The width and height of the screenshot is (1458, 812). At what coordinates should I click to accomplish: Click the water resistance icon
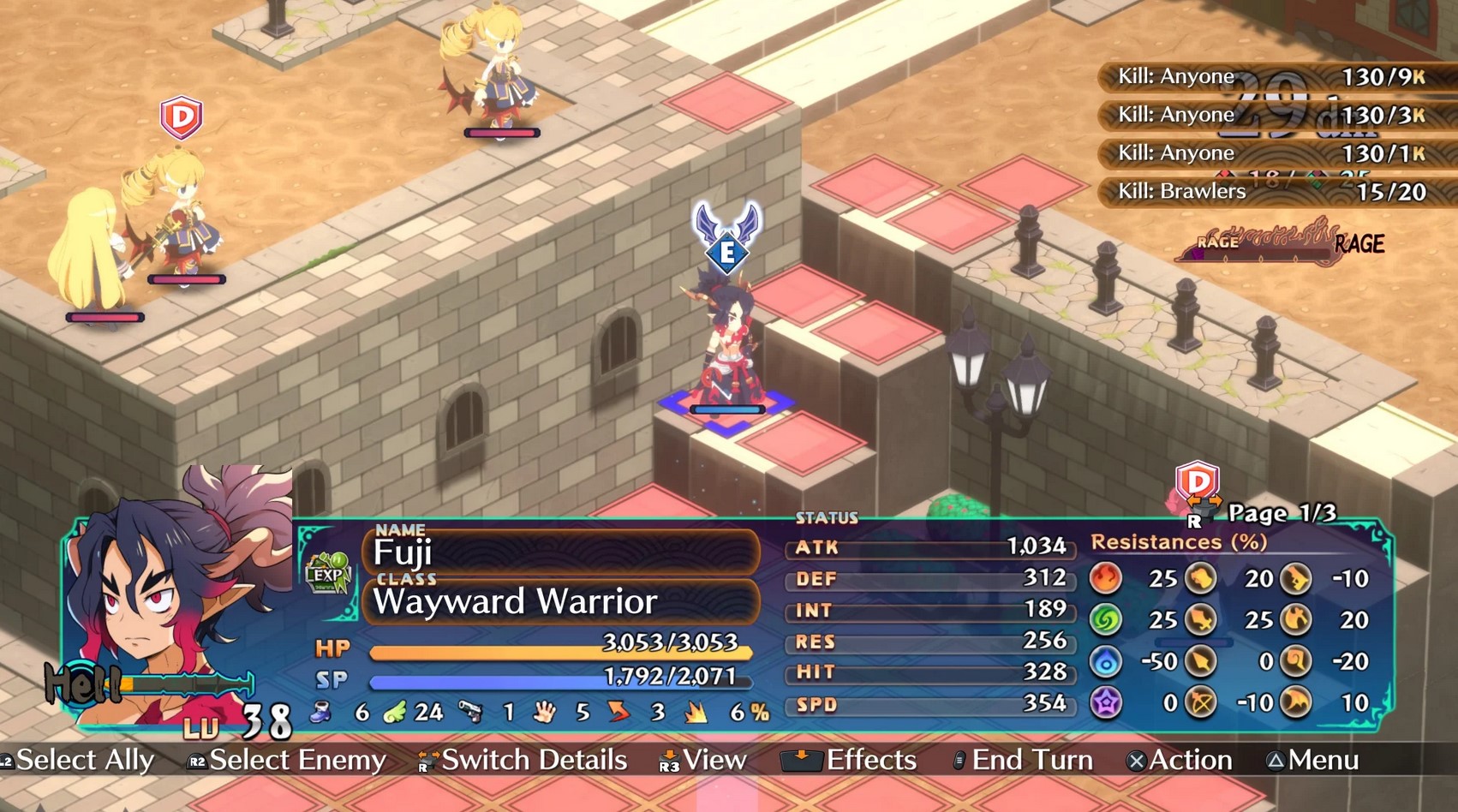(1106, 661)
